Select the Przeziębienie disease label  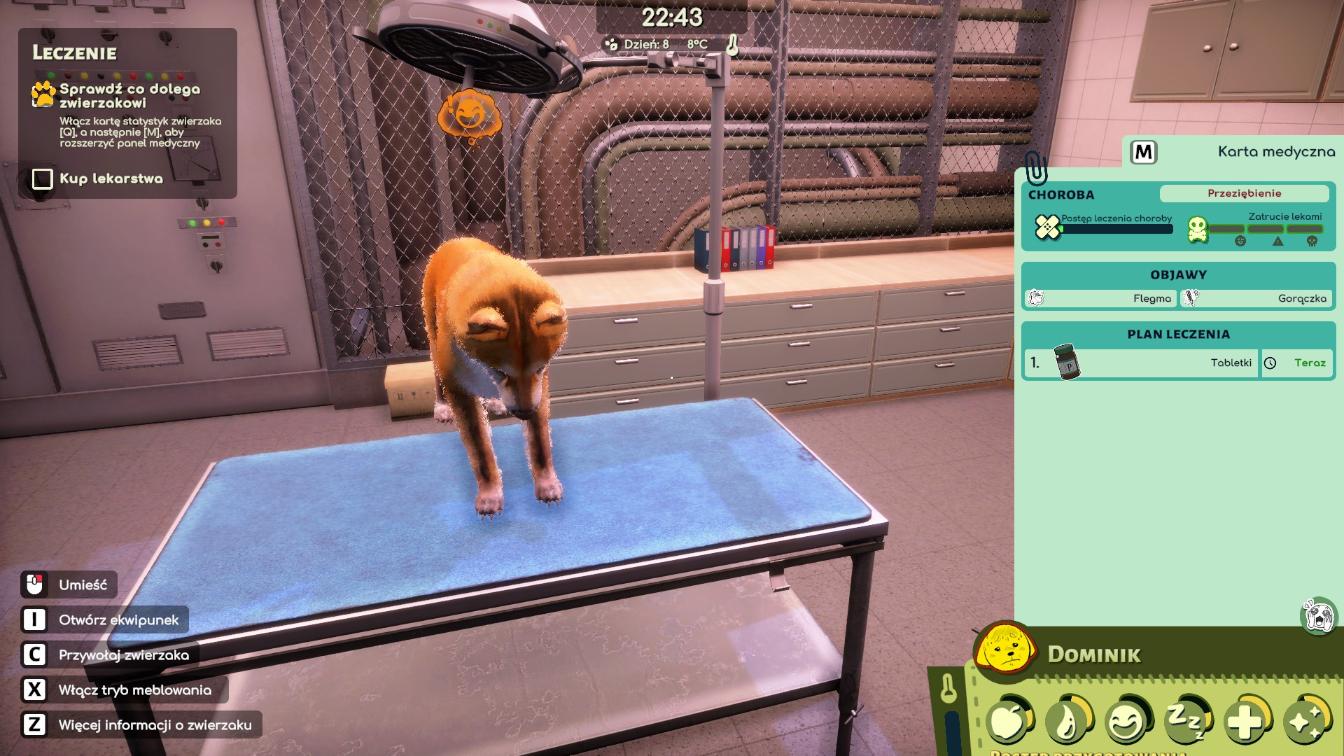(x=1243, y=194)
